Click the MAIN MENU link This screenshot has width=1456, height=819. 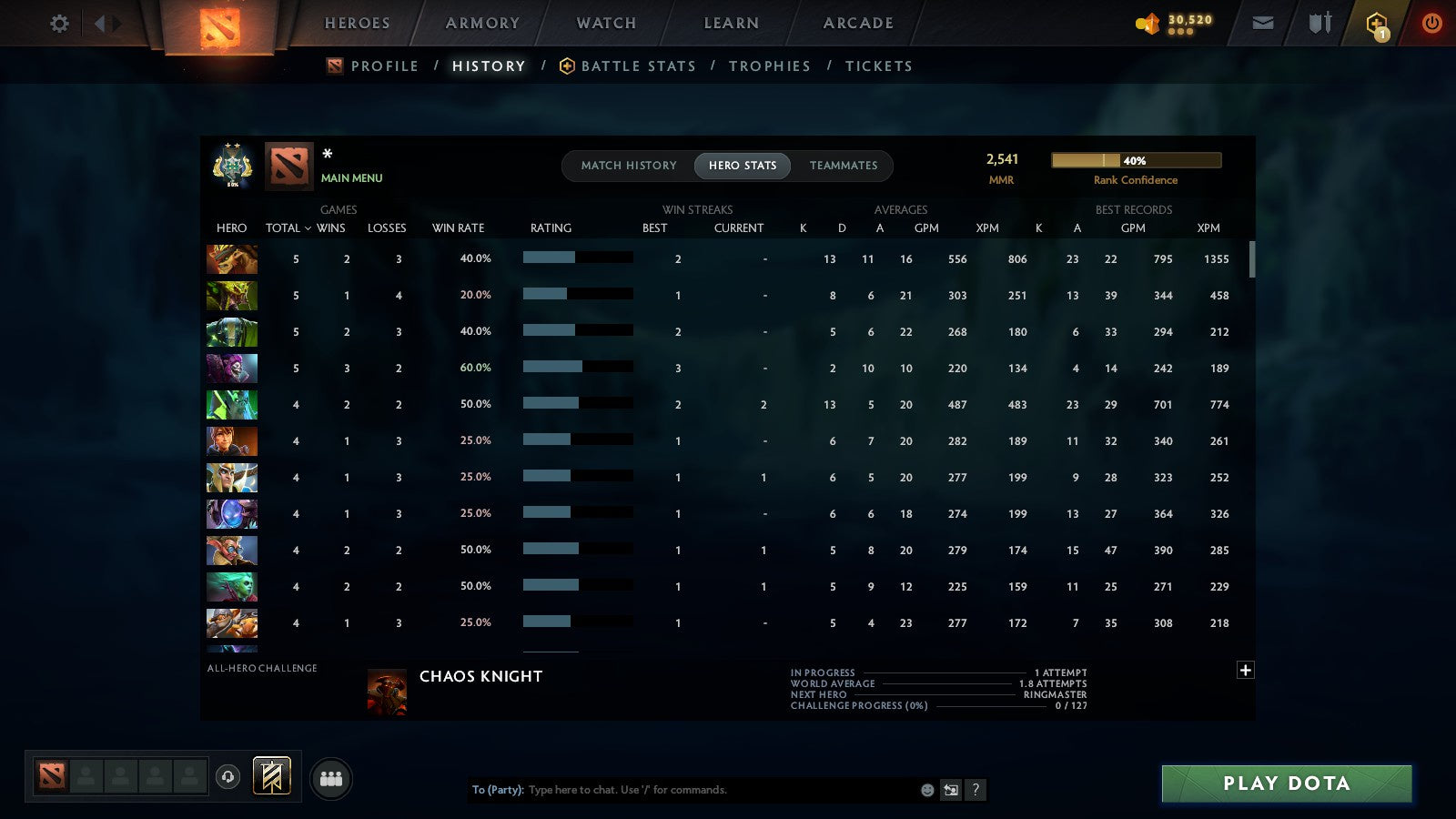coord(351,178)
